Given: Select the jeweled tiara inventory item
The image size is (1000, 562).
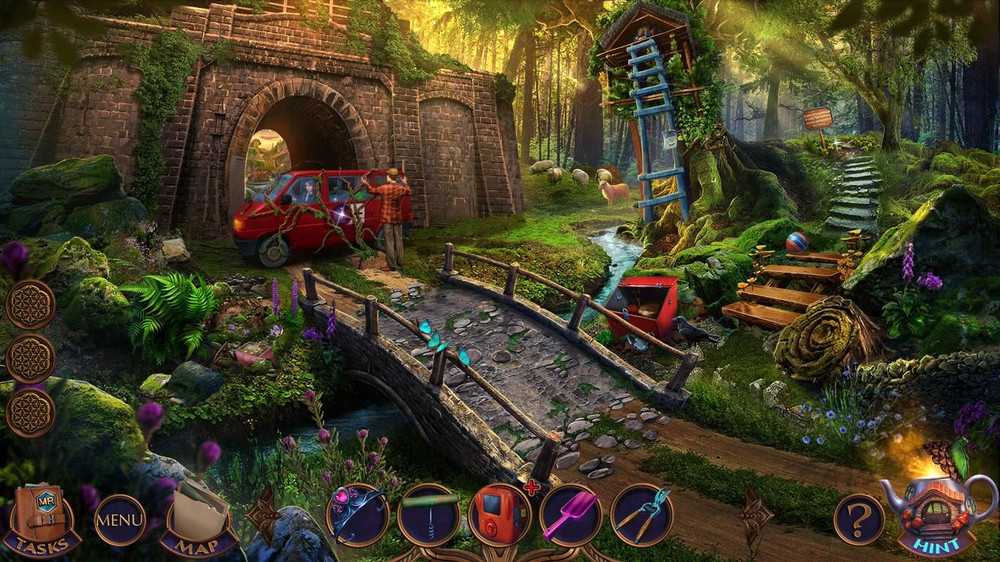Looking at the screenshot, I should [x=357, y=515].
